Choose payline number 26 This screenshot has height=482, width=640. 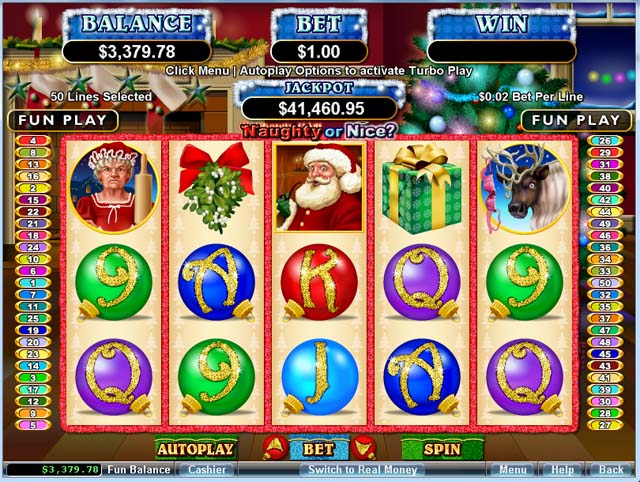(x=605, y=141)
